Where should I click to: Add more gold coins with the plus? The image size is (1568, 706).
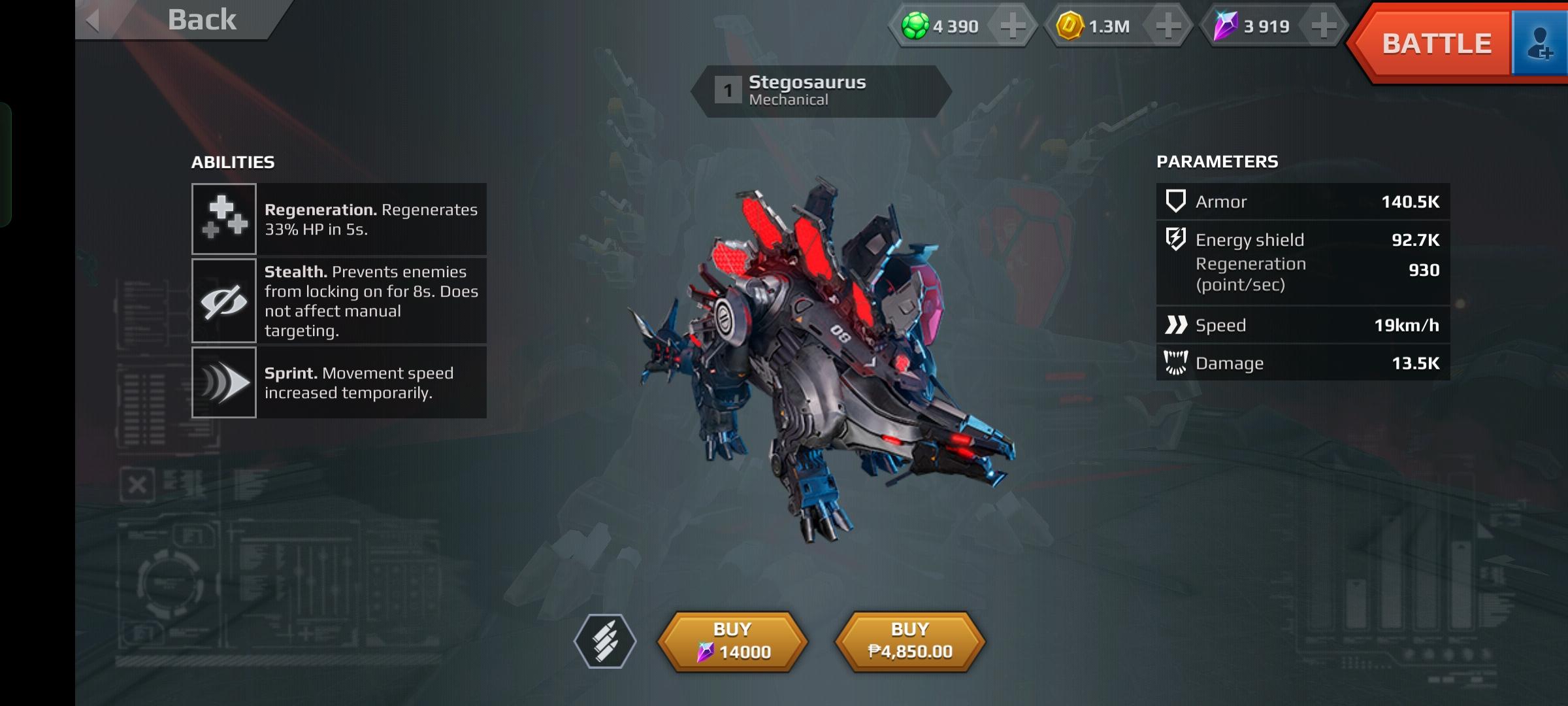point(1168,26)
